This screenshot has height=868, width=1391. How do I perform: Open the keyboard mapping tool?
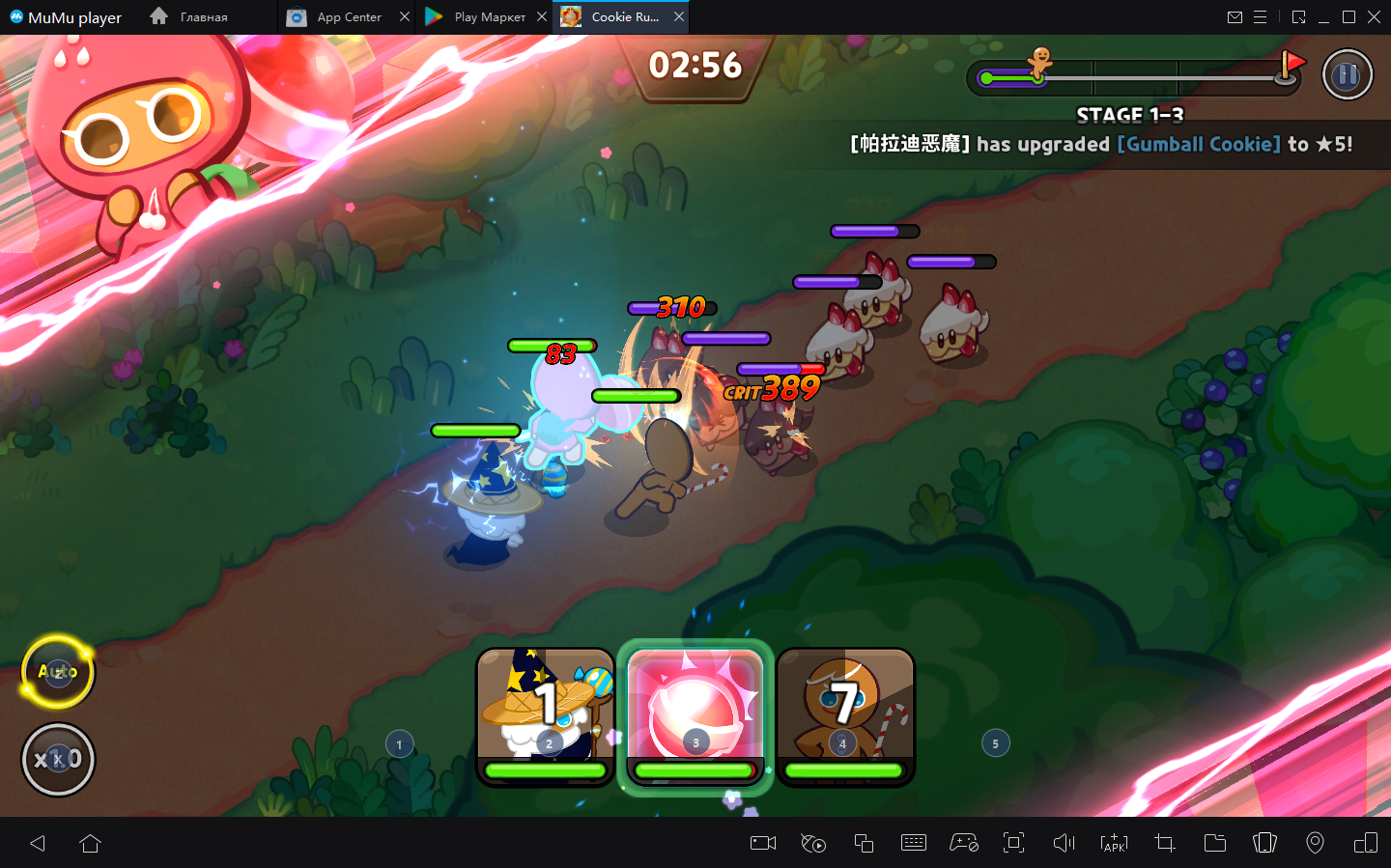point(913,843)
